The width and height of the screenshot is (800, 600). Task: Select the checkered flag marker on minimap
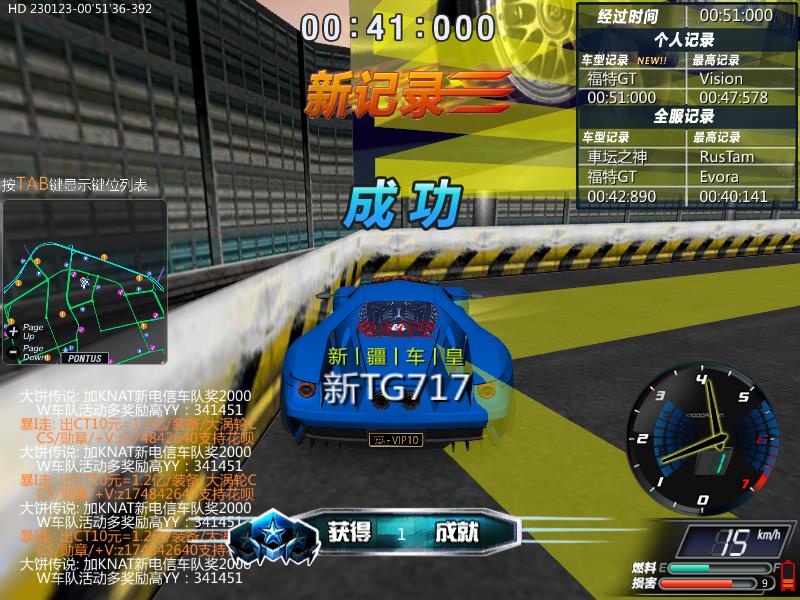coord(84,284)
